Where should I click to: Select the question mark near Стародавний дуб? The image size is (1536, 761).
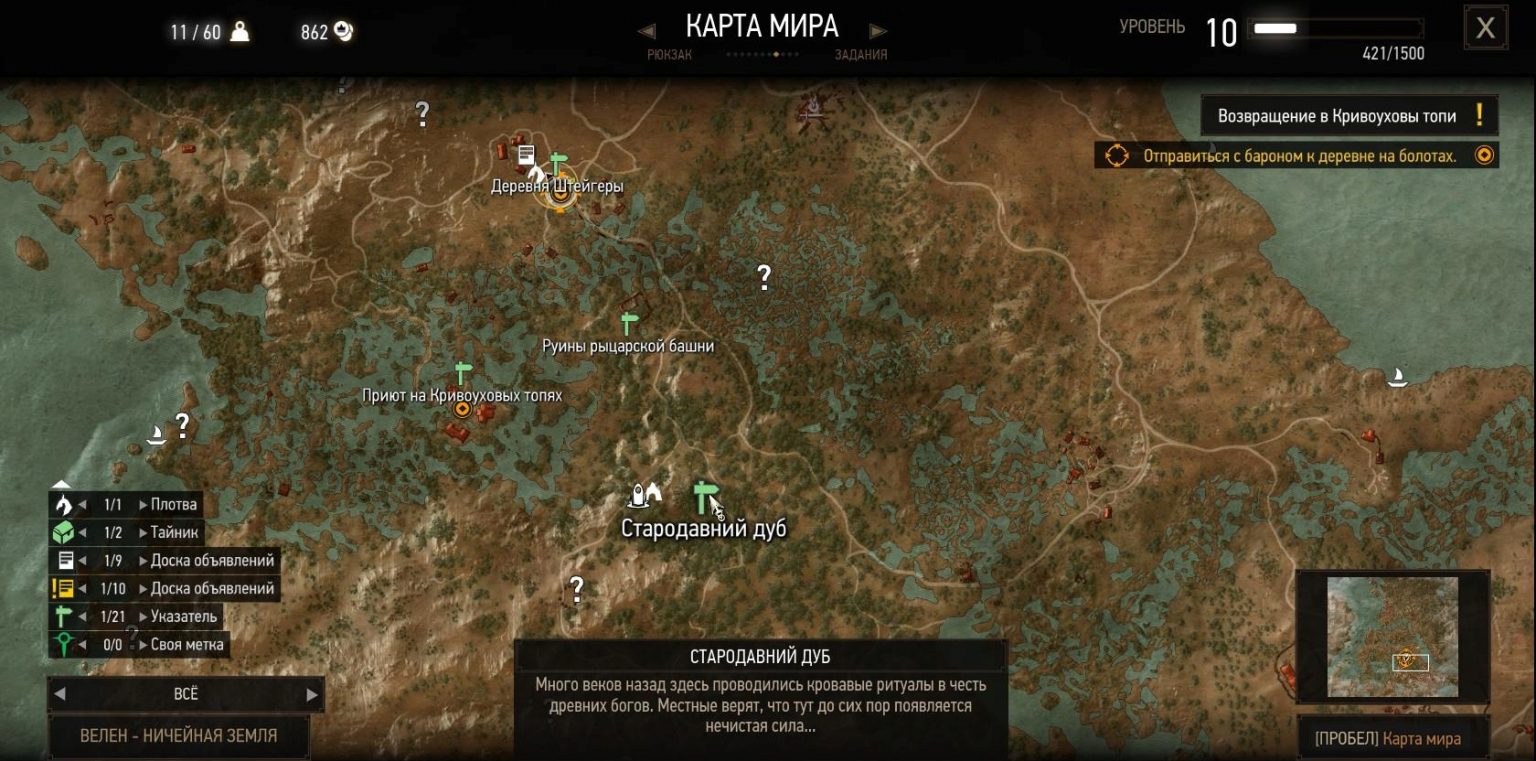[577, 589]
